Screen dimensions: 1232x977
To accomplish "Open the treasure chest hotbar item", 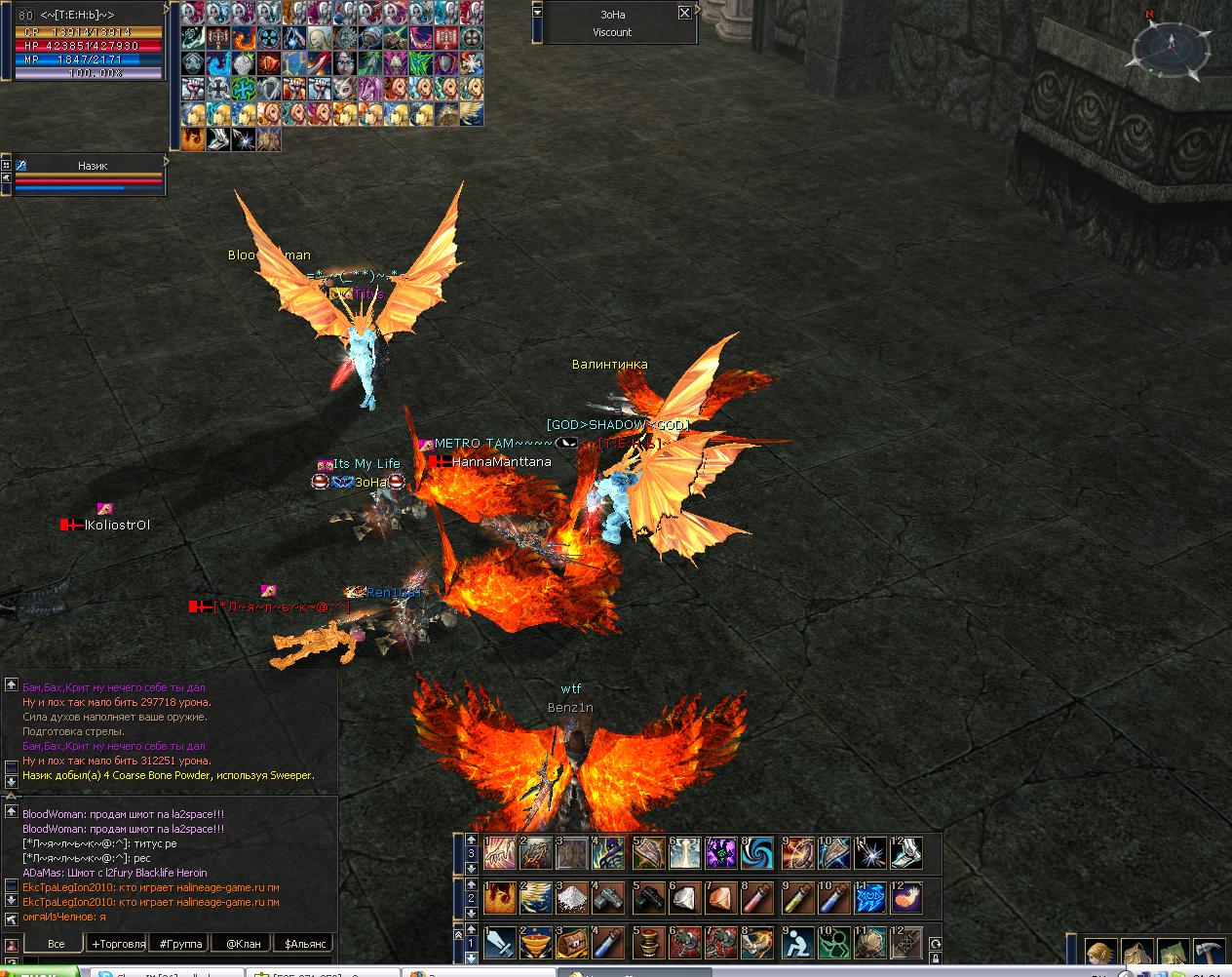I will (x=572, y=943).
